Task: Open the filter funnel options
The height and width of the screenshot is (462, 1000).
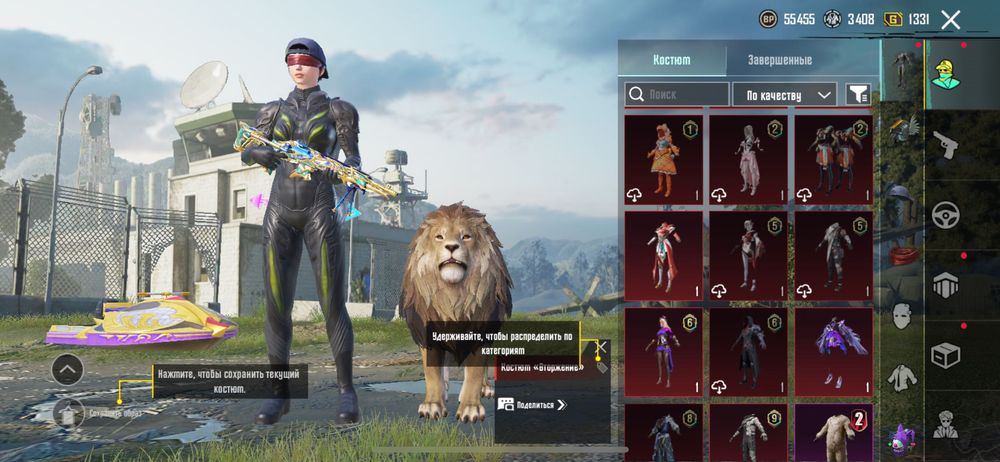Action: pyautogui.click(x=858, y=94)
